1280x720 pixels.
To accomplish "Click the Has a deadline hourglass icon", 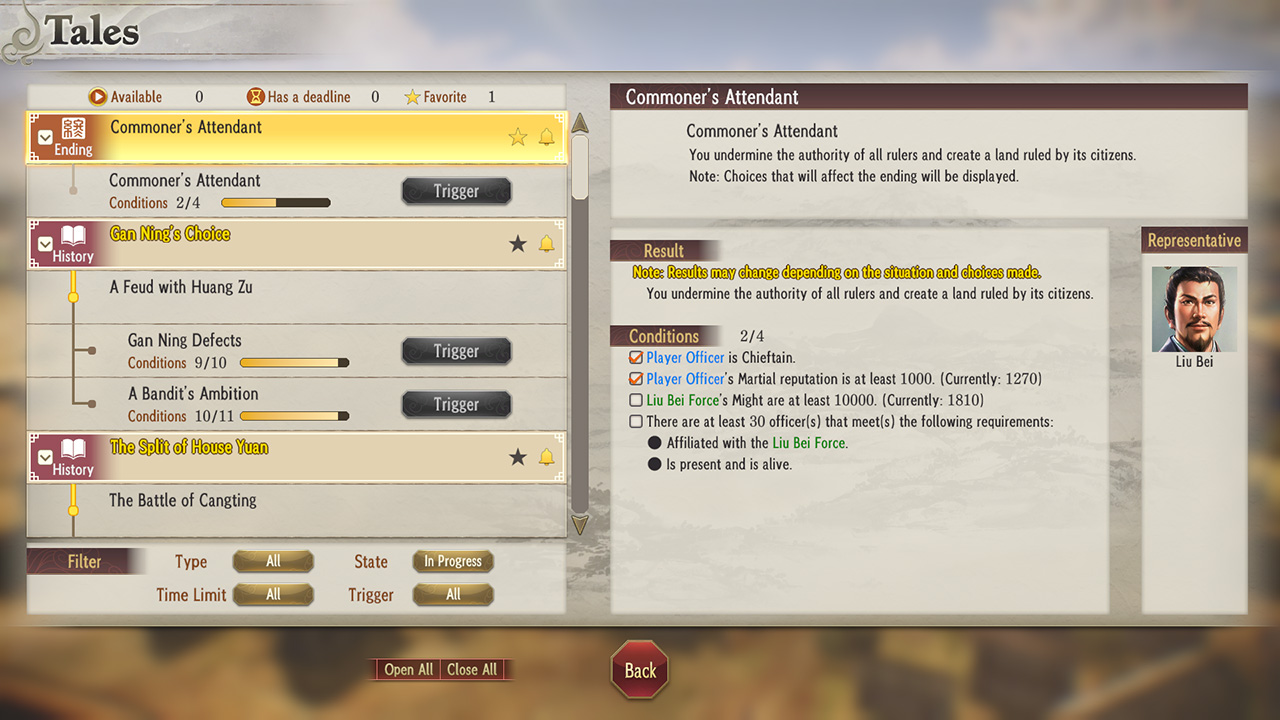I will point(255,96).
